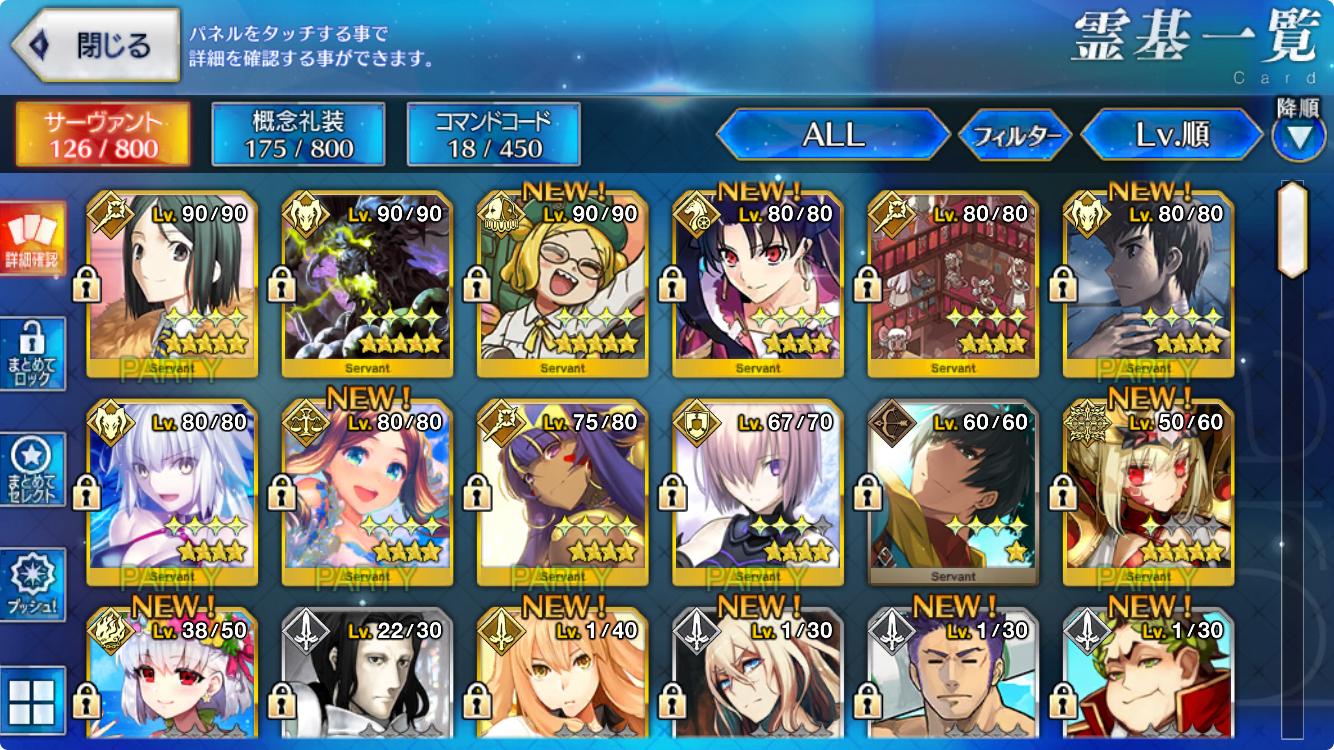This screenshot has width=1334, height=750.
Task: Click the servant list scrollbar handle
Action: [x=1292, y=230]
